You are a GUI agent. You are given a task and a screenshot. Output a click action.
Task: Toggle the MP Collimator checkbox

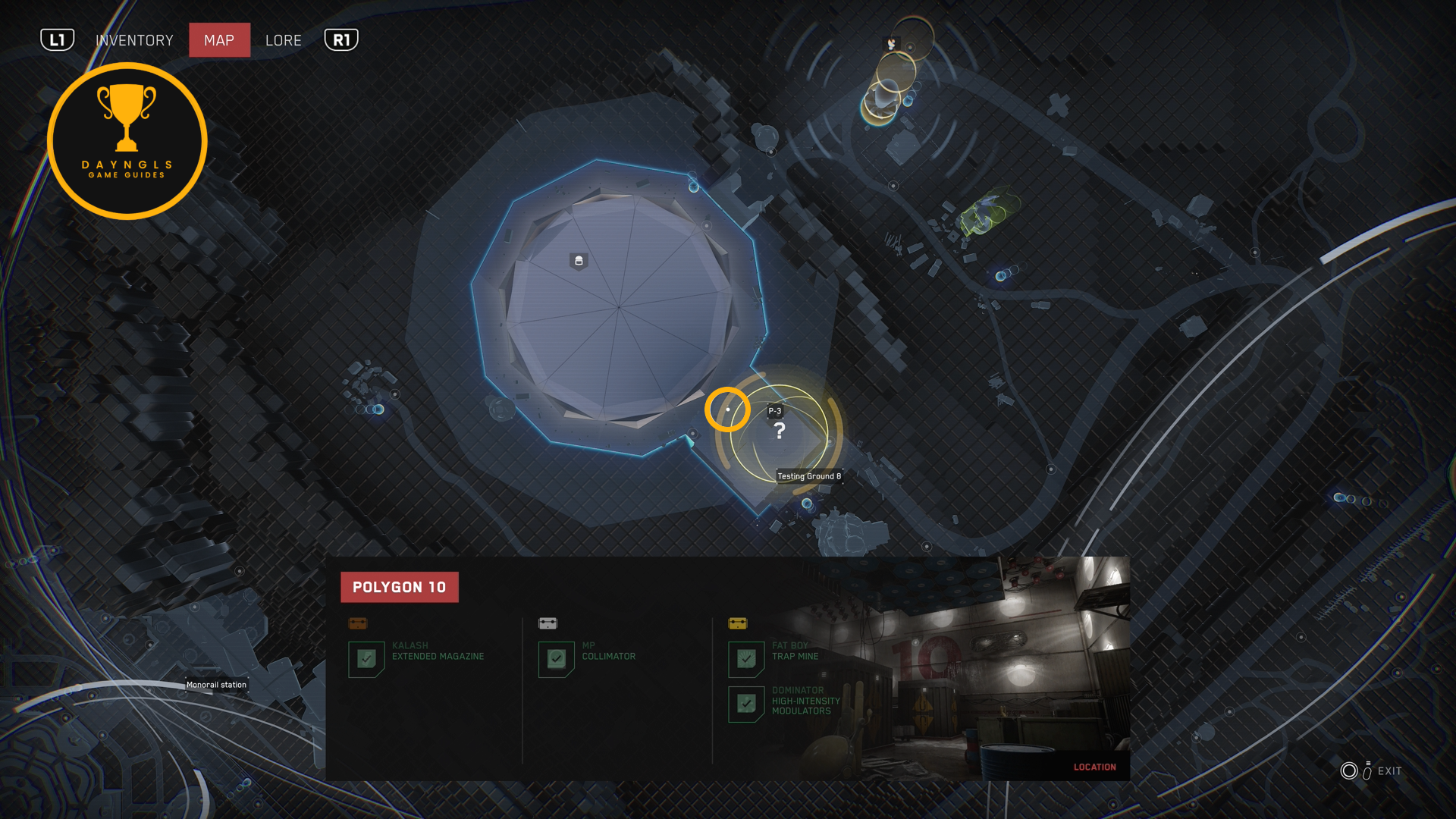coord(556,659)
